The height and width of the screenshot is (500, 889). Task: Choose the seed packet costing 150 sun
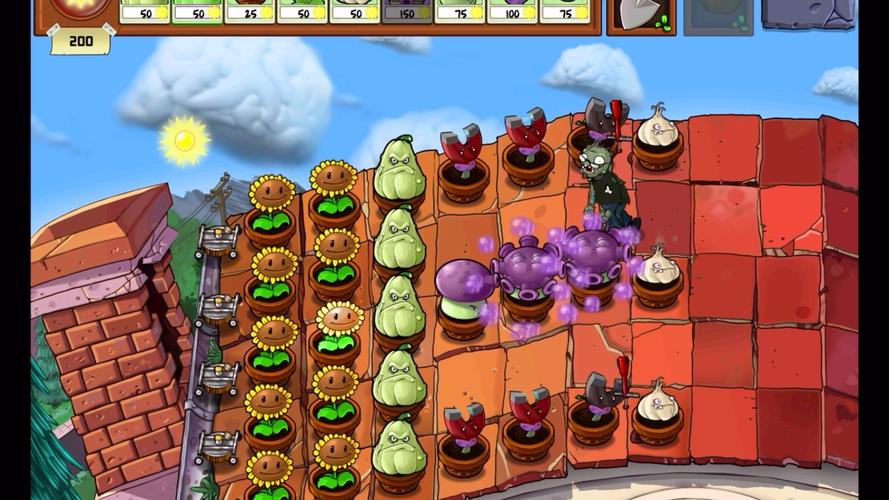(x=407, y=11)
